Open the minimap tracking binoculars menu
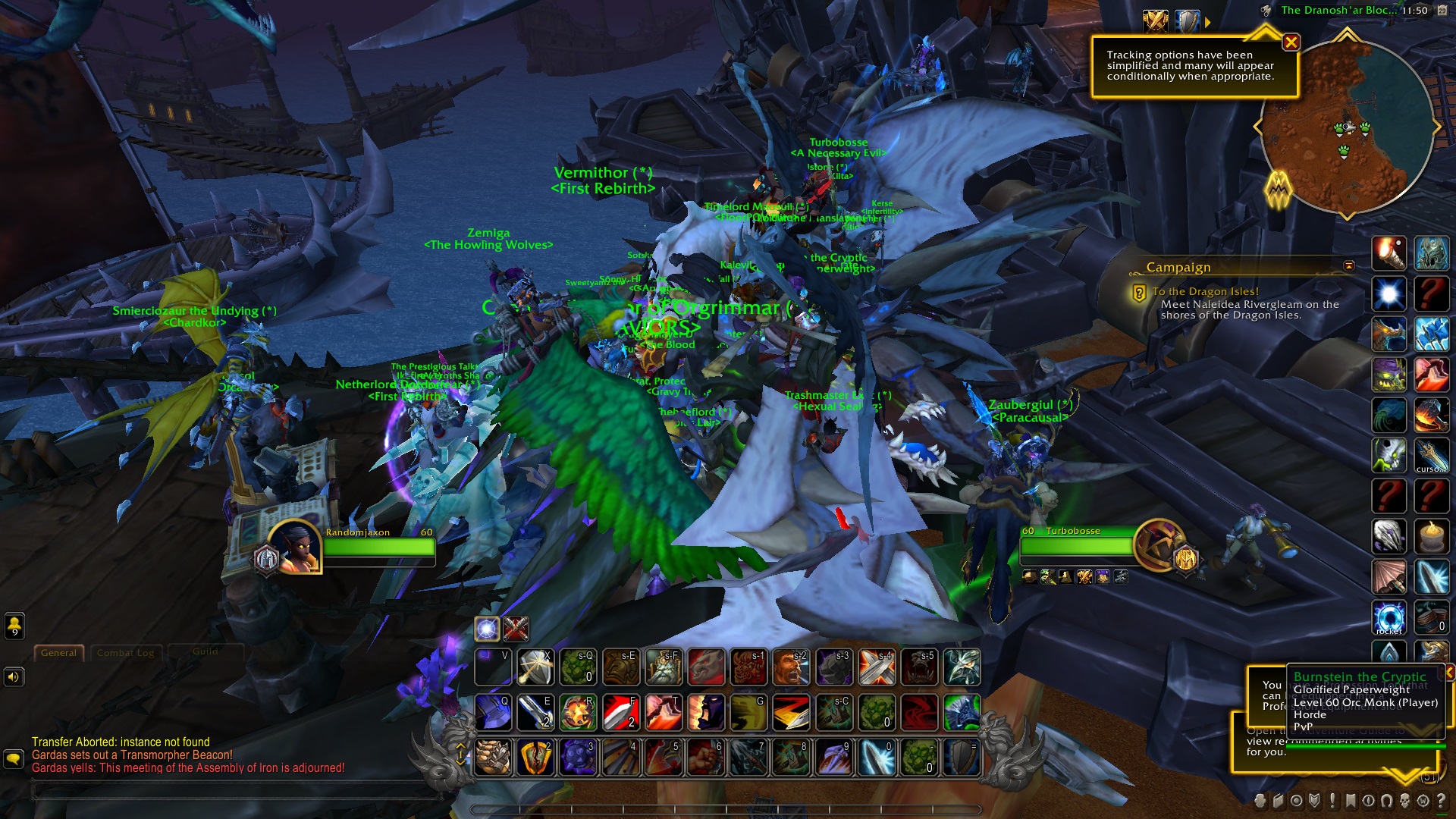 point(1265,11)
